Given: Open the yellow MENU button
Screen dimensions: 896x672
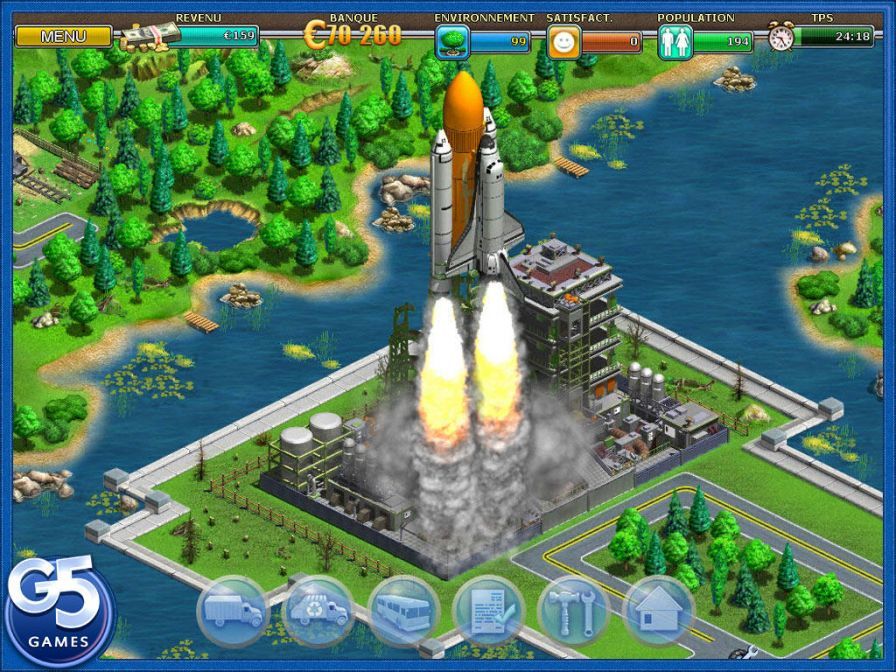Looking at the screenshot, I should coord(64,37).
